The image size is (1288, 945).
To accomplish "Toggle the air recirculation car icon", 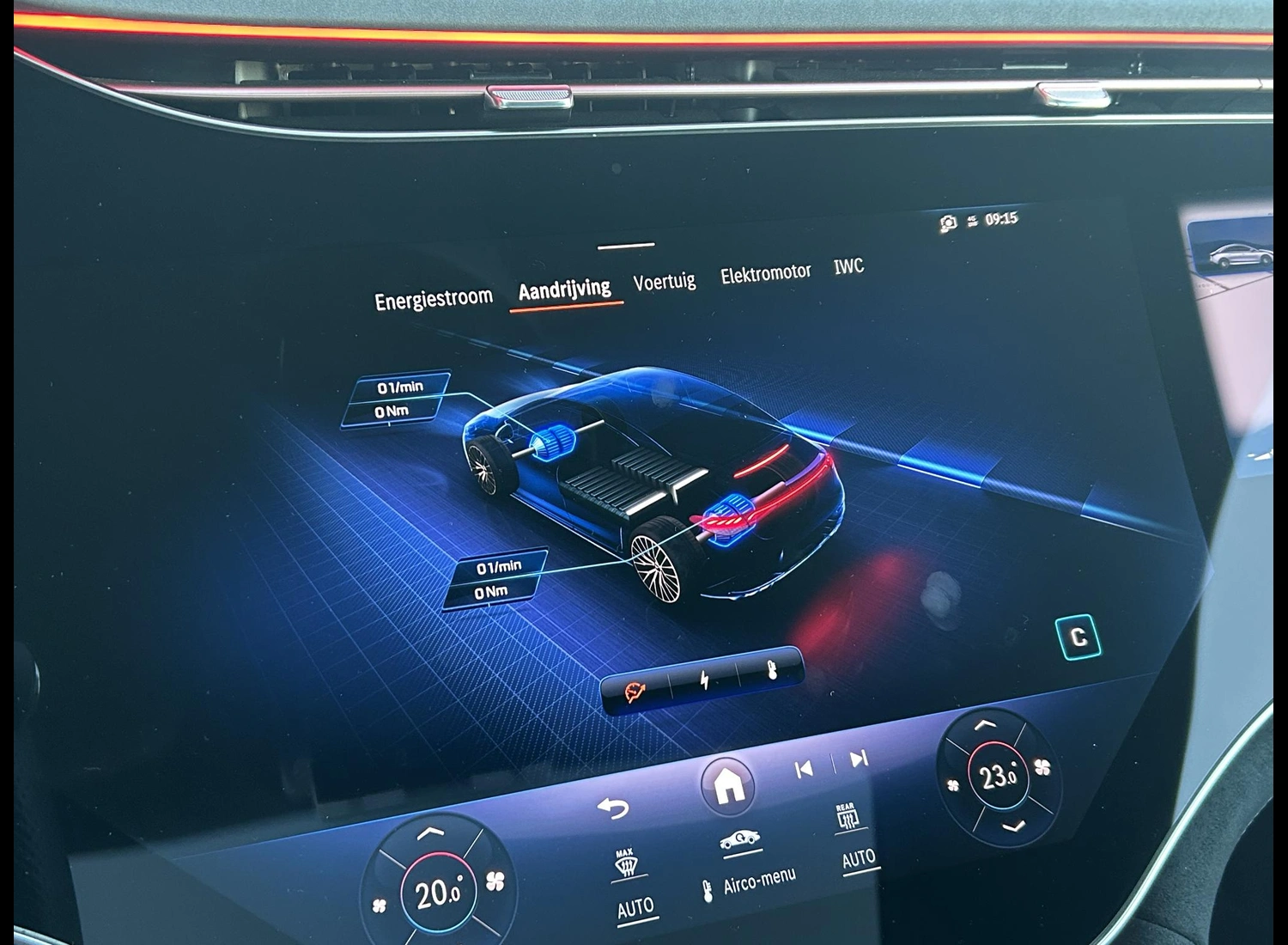I will pos(738,841).
